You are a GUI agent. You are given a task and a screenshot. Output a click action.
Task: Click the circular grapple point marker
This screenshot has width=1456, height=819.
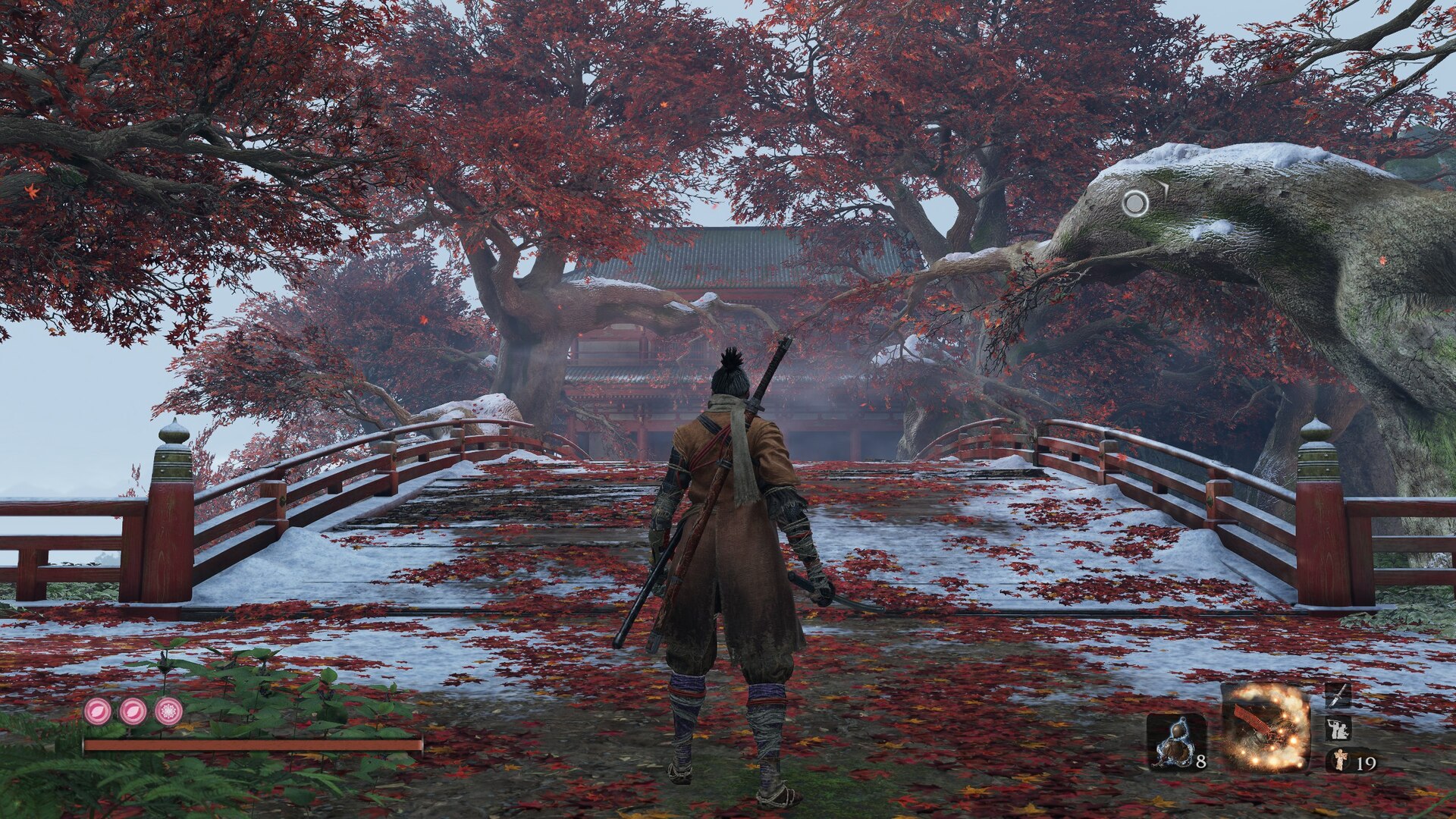click(1135, 202)
